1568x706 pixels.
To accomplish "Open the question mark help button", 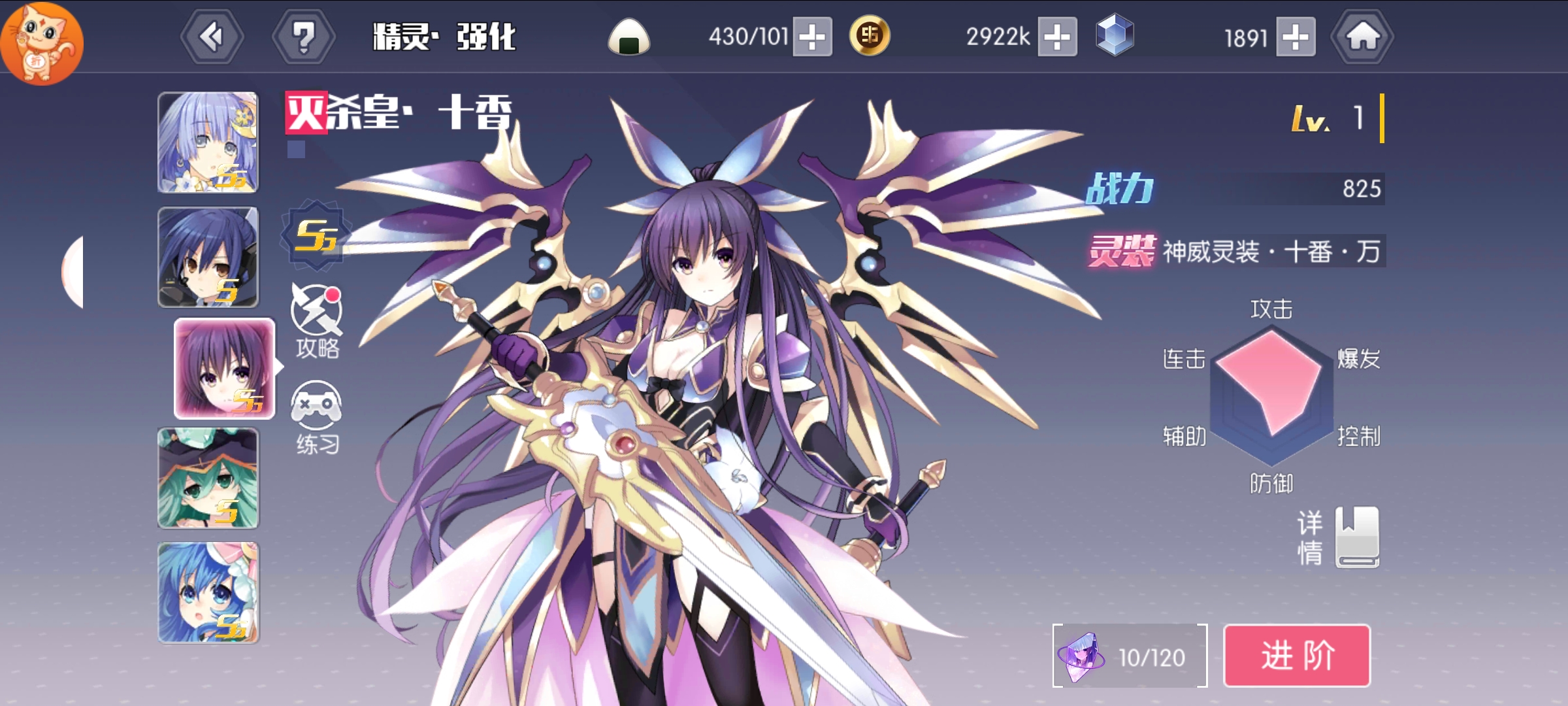I will [303, 37].
